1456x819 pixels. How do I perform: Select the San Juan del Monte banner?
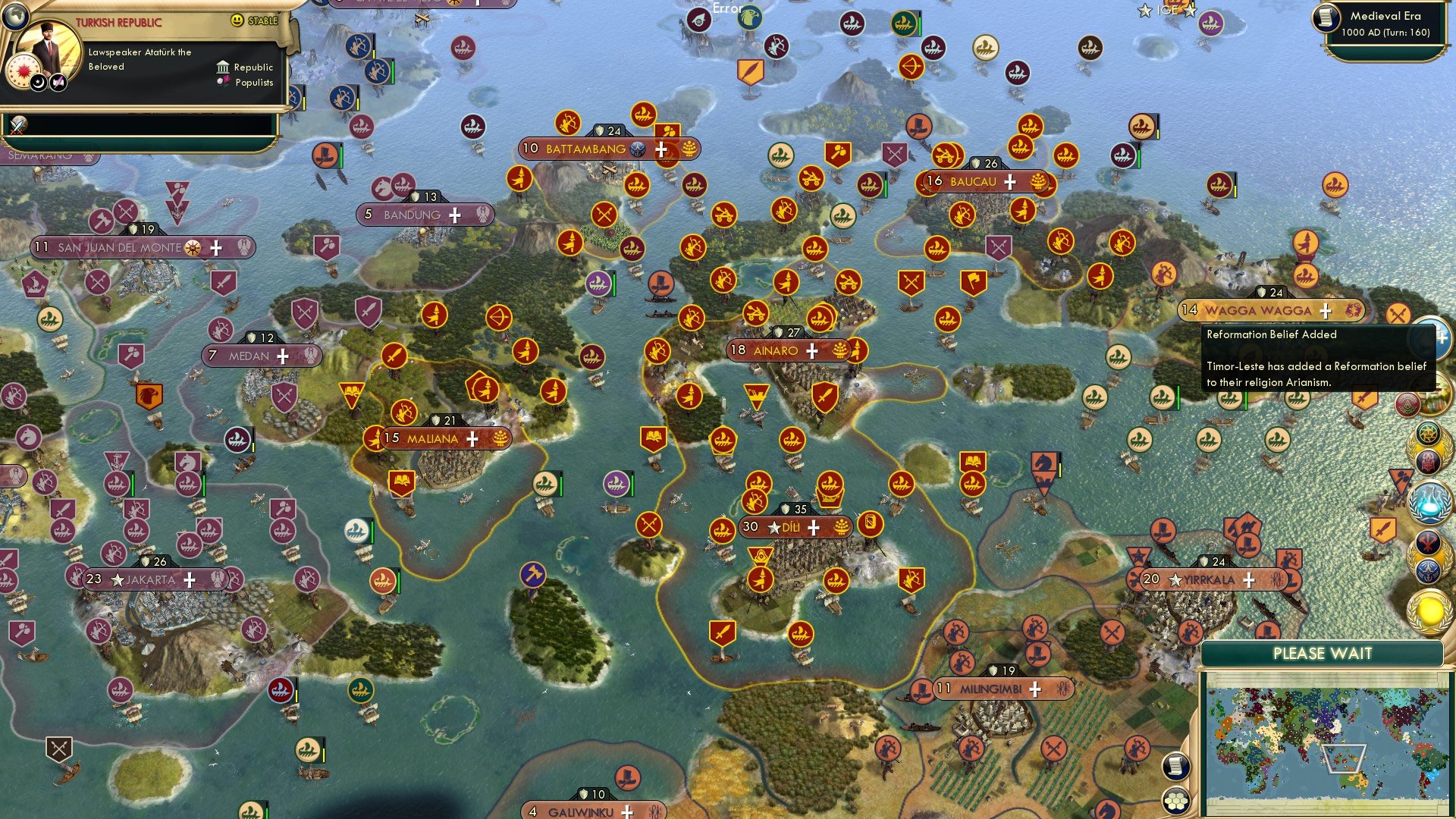click(x=119, y=247)
